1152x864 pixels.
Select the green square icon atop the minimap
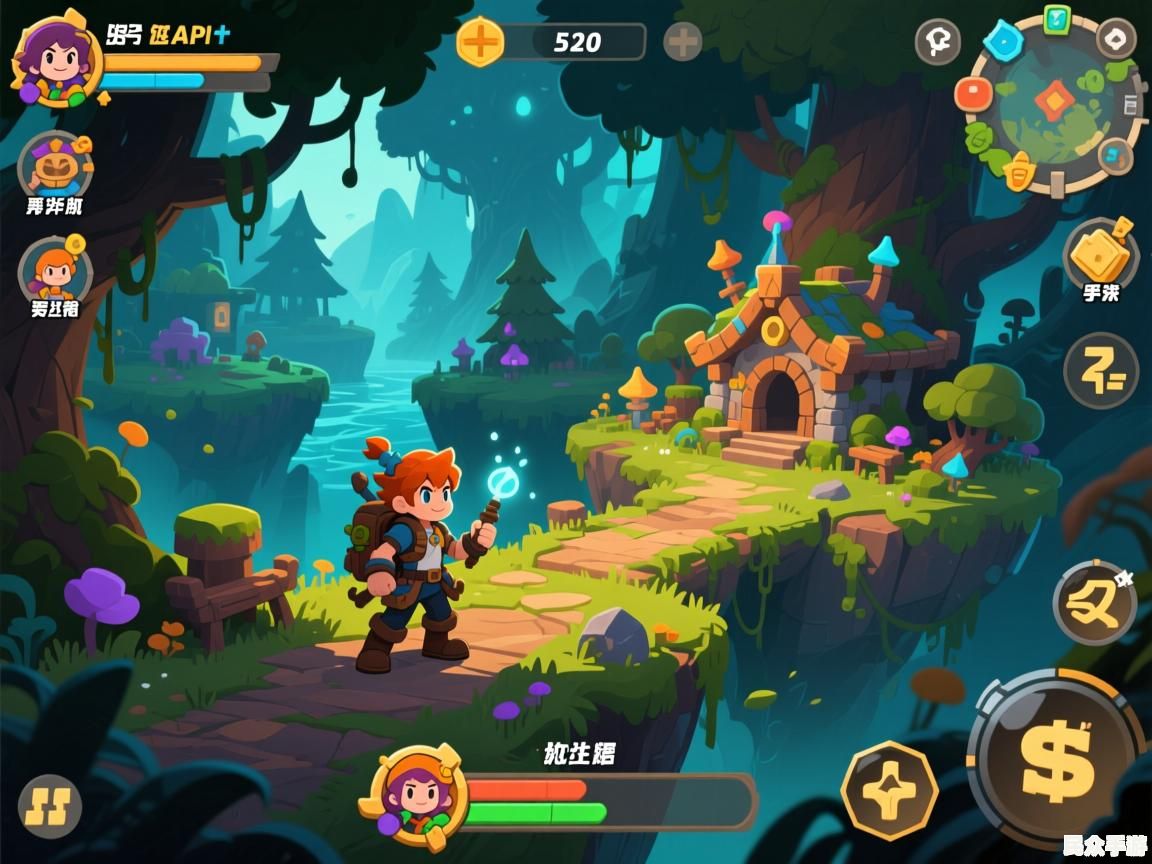click(x=1056, y=18)
